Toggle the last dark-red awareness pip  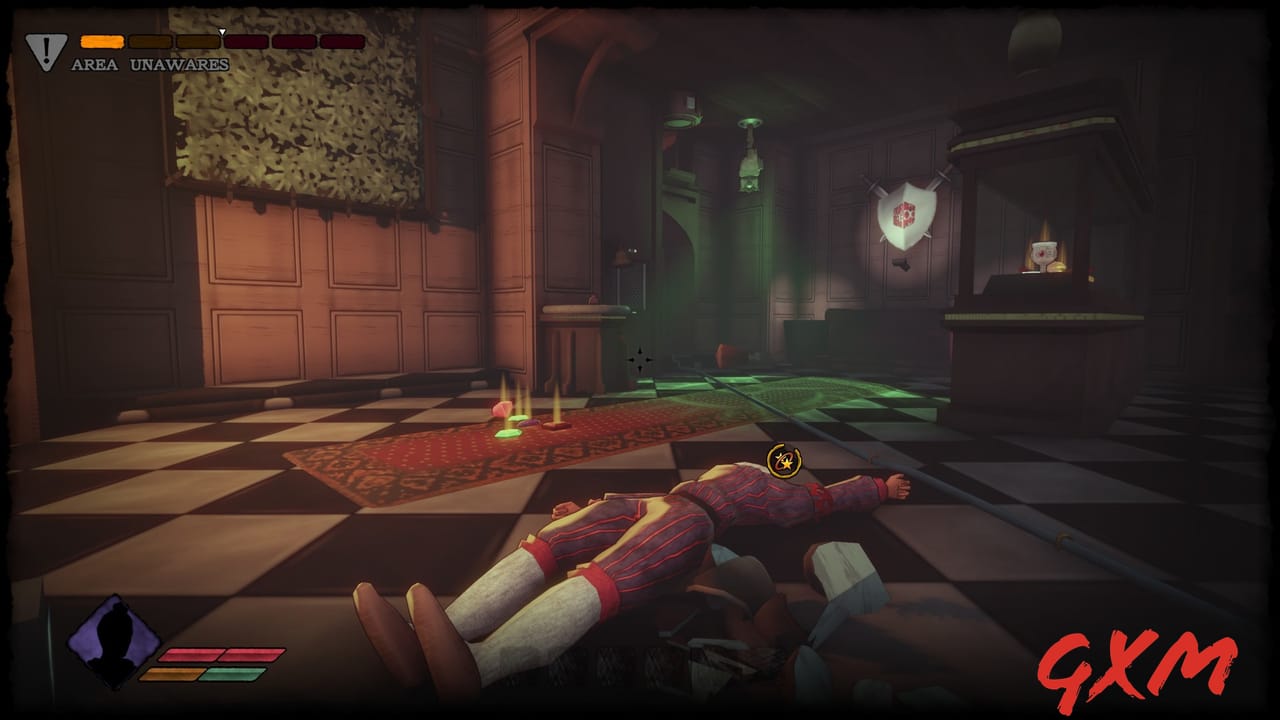(x=340, y=42)
